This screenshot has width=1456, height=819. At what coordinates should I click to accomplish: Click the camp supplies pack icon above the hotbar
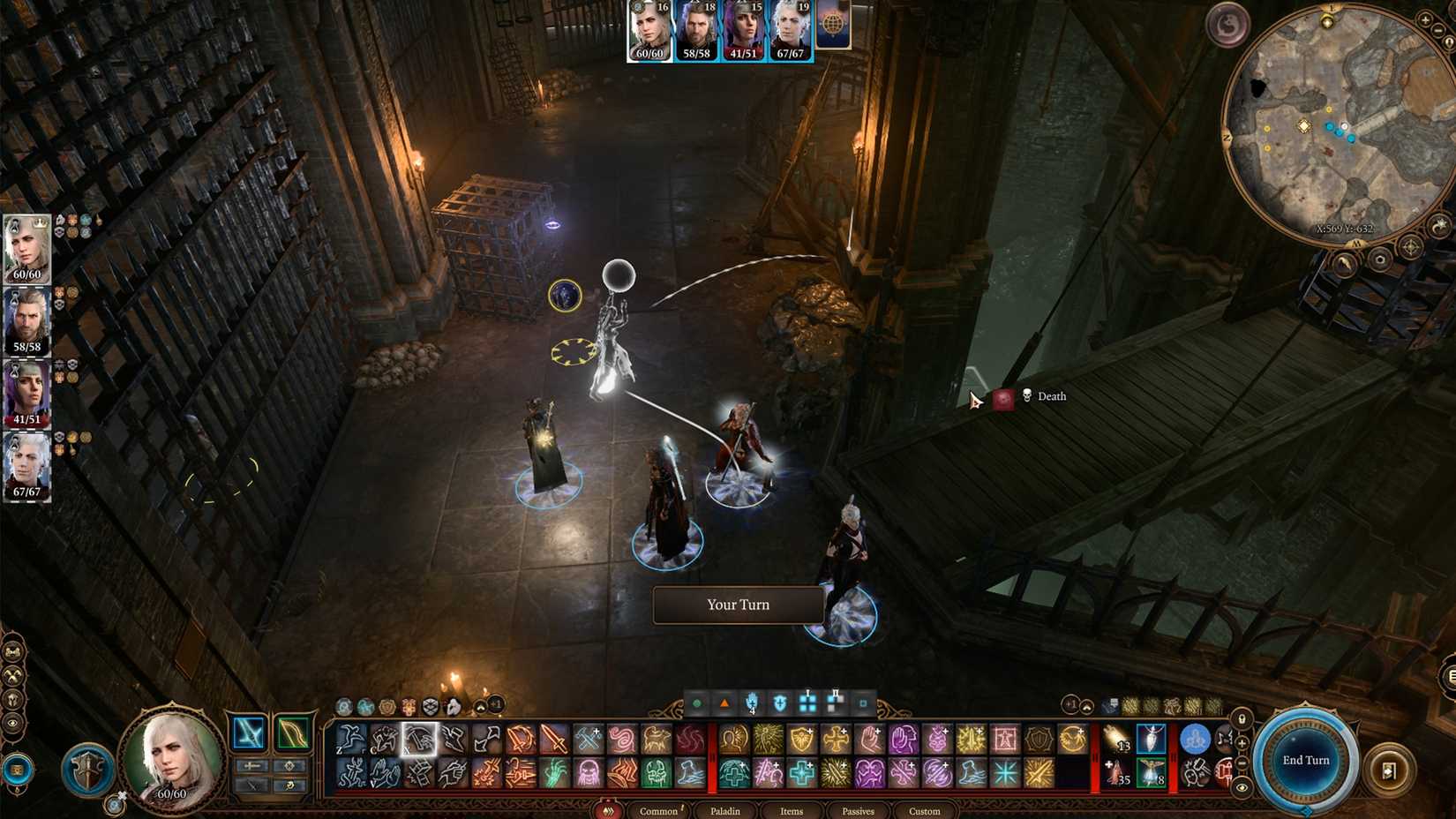tap(1111, 705)
